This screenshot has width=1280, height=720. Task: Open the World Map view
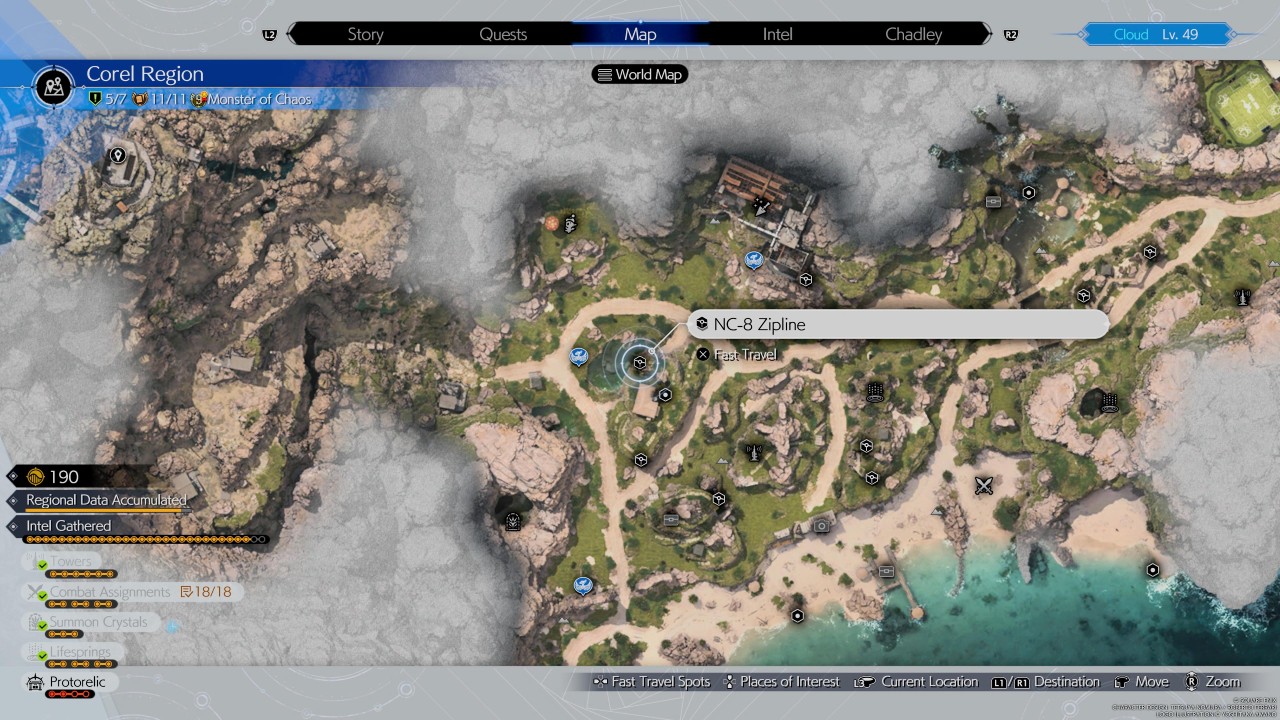pyautogui.click(x=639, y=73)
